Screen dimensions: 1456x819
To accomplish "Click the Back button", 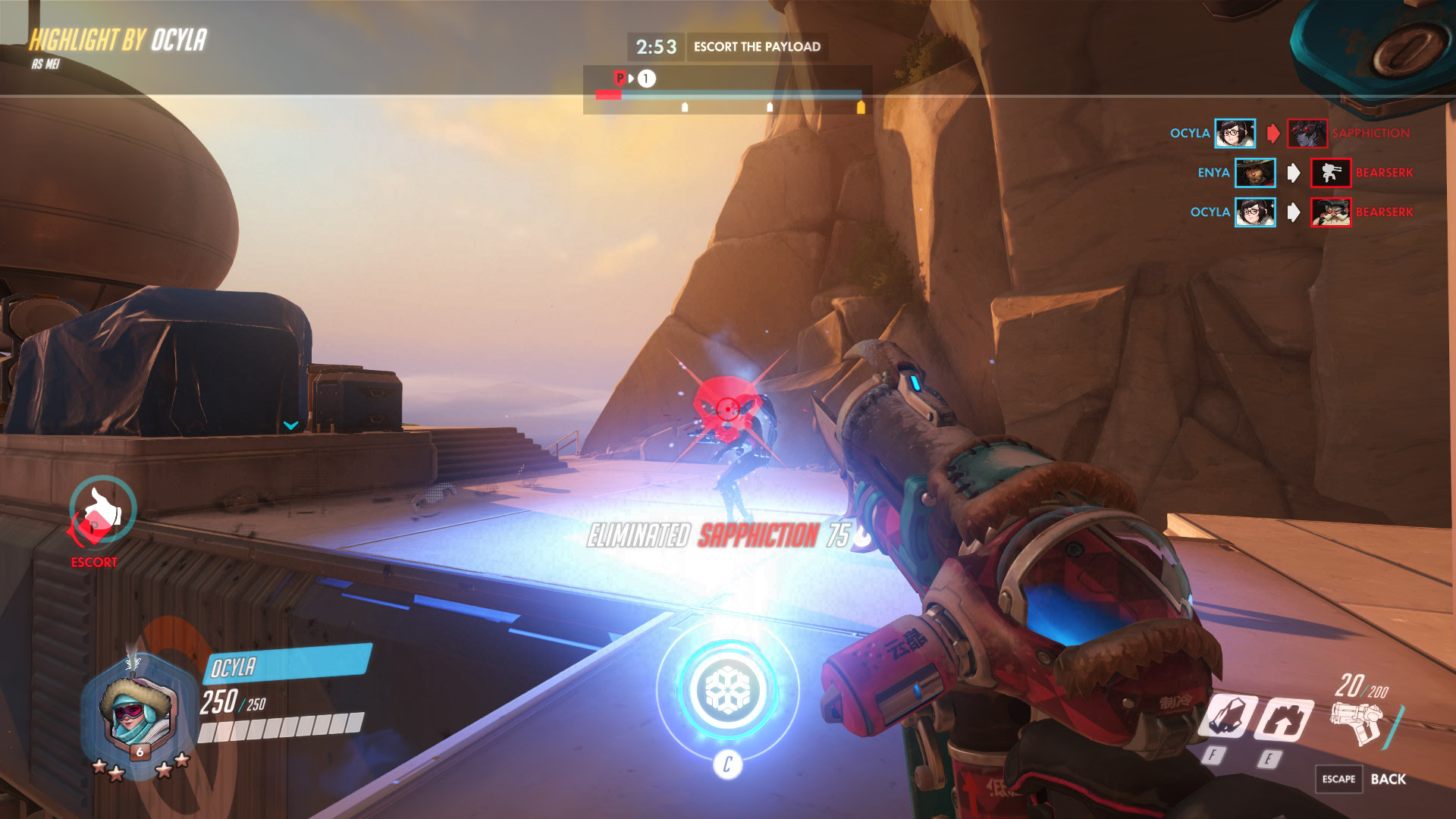I will click(1387, 779).
